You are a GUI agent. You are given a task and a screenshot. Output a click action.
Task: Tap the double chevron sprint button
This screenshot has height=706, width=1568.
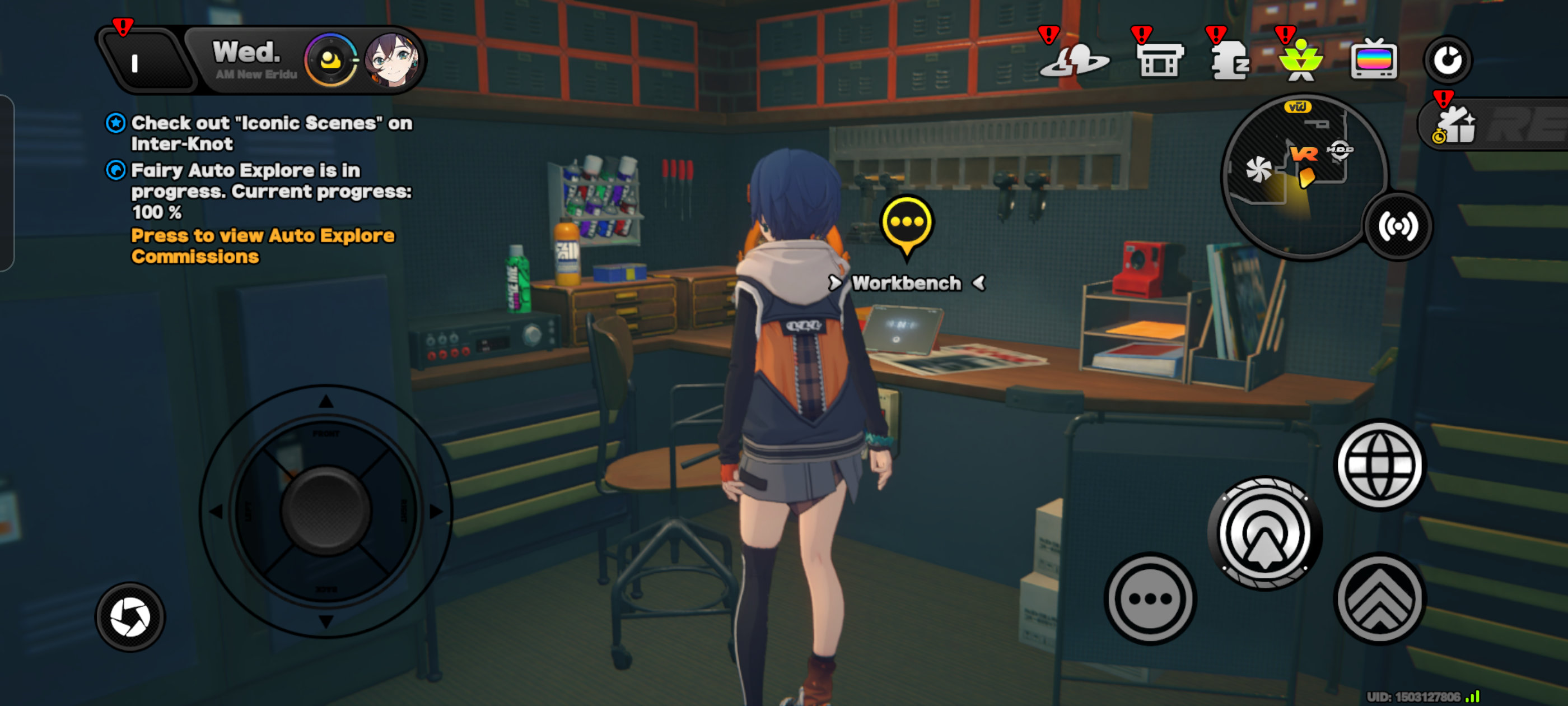coord(1379,598)
